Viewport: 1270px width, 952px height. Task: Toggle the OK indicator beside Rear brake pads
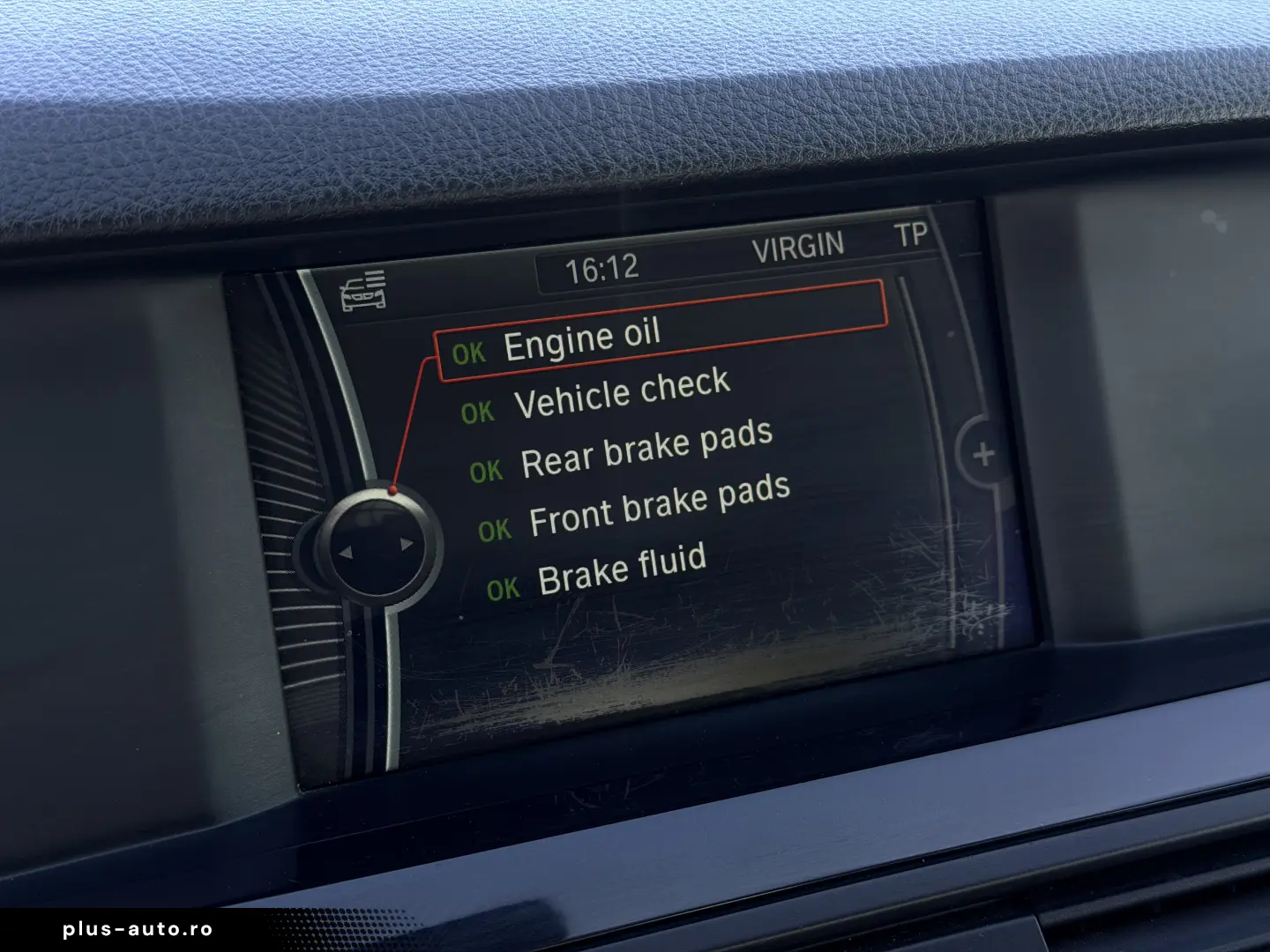click(x=486, y=467)
